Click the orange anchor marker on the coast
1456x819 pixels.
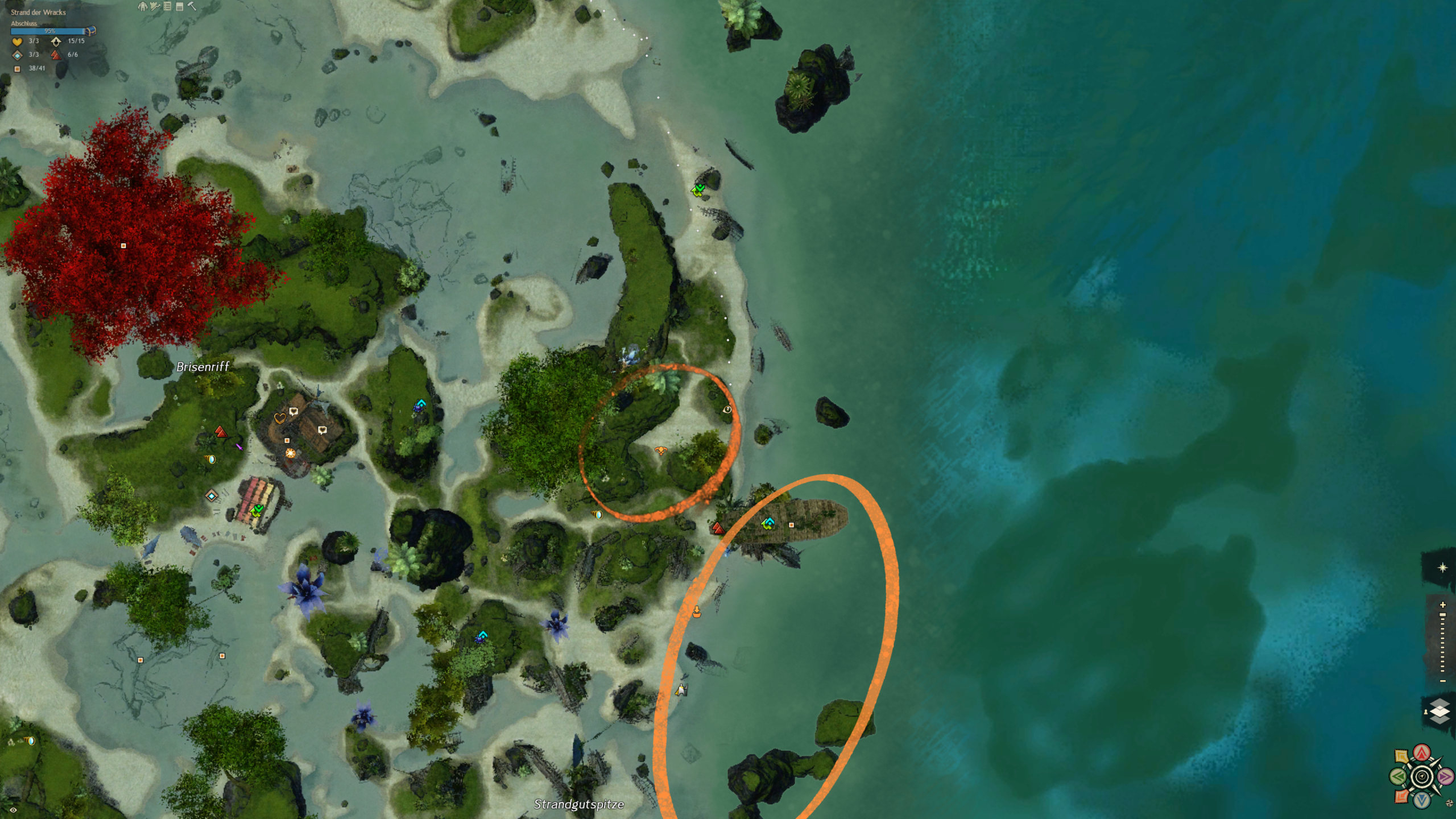click(x=697, y=612)
